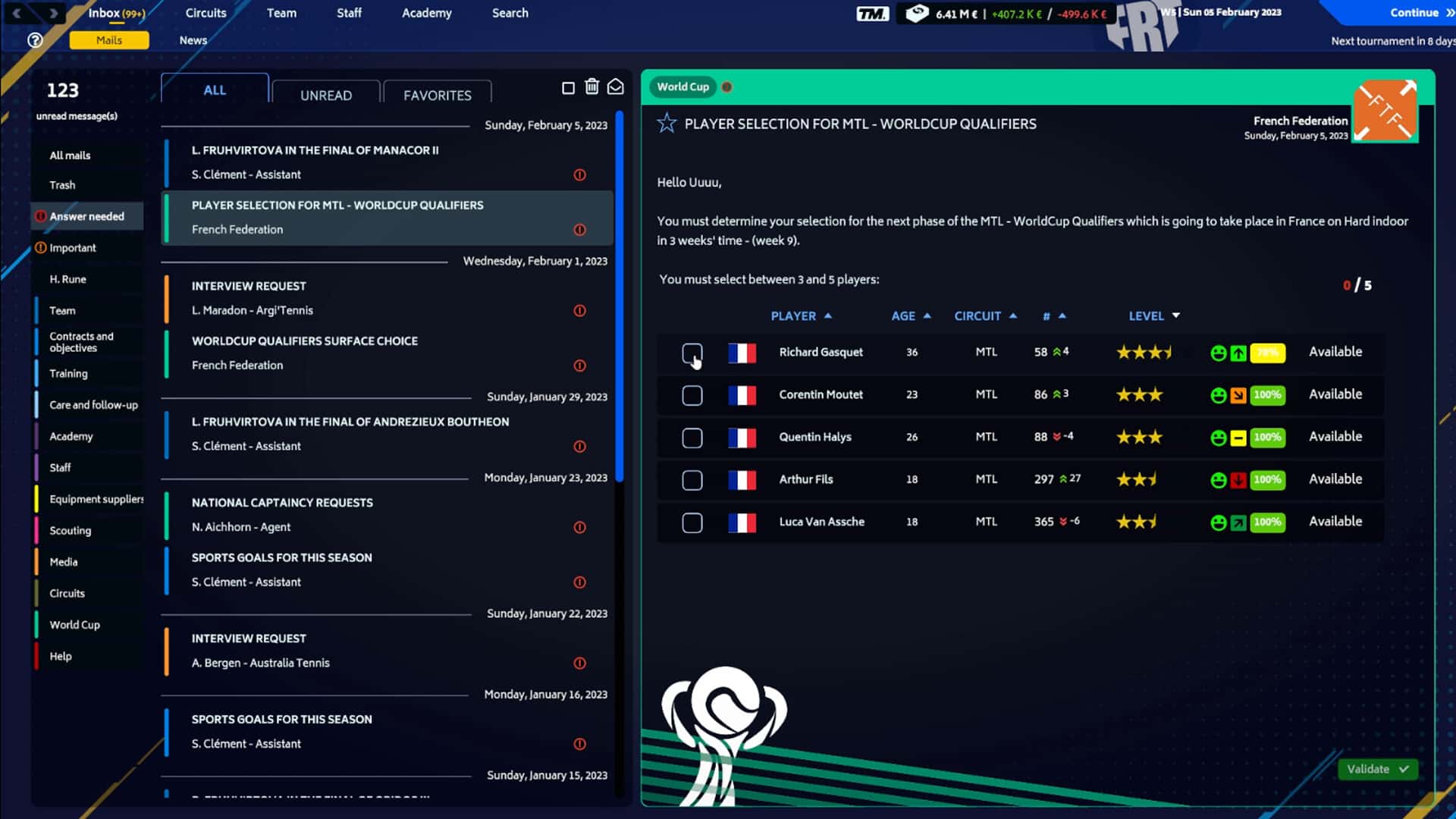This screenshot has height=819, width=1456.
Task: Click Richard Gasquet's green mood smiley
Action: tap(1219, 353)
